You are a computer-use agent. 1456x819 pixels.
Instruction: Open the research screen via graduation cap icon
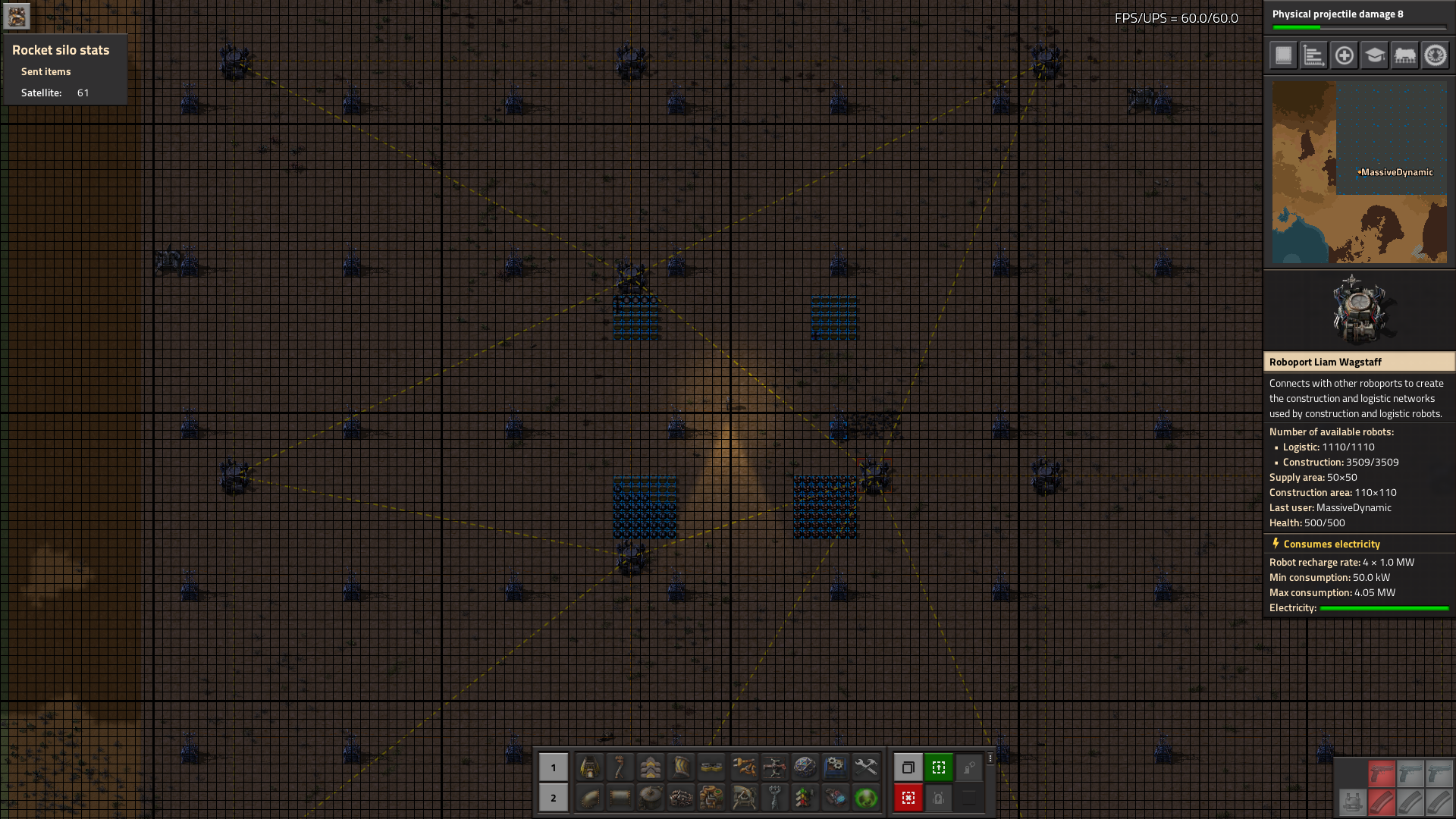coord(1374,55)
